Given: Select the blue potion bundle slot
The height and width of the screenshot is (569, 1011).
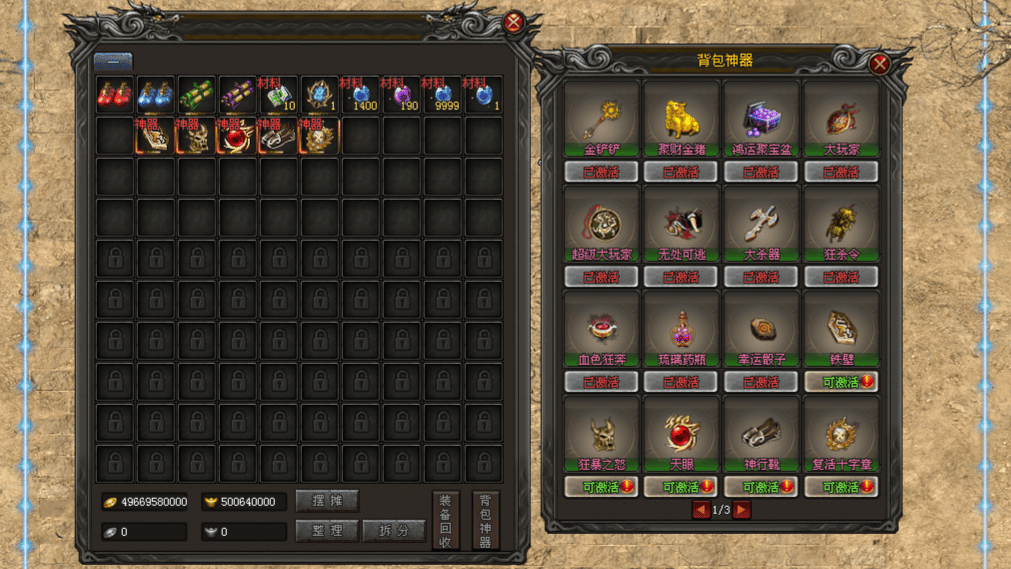Looking at the screenshot, I should tap(155, 95).
